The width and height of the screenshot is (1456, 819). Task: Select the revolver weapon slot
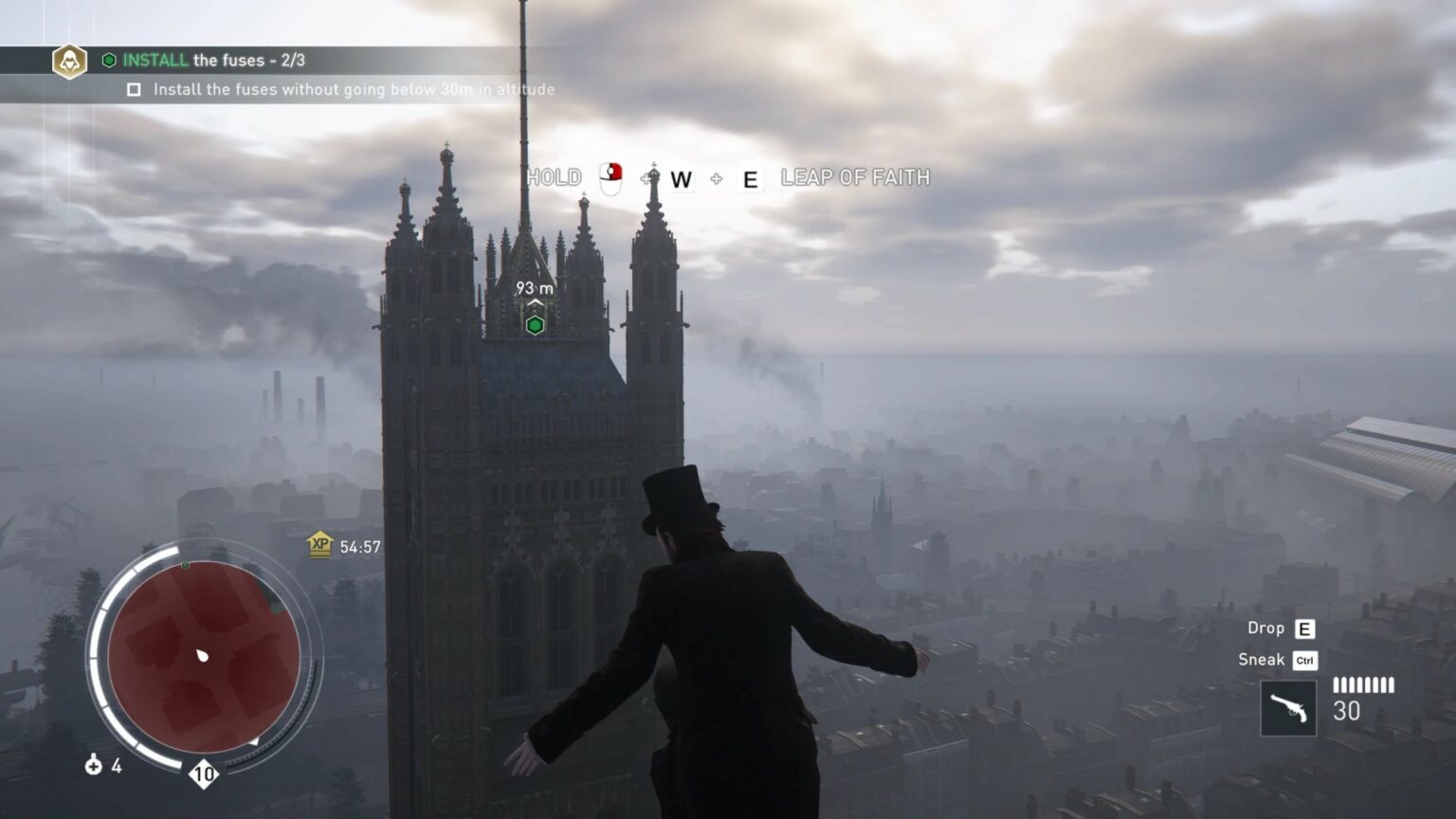tap(1288, 708)
